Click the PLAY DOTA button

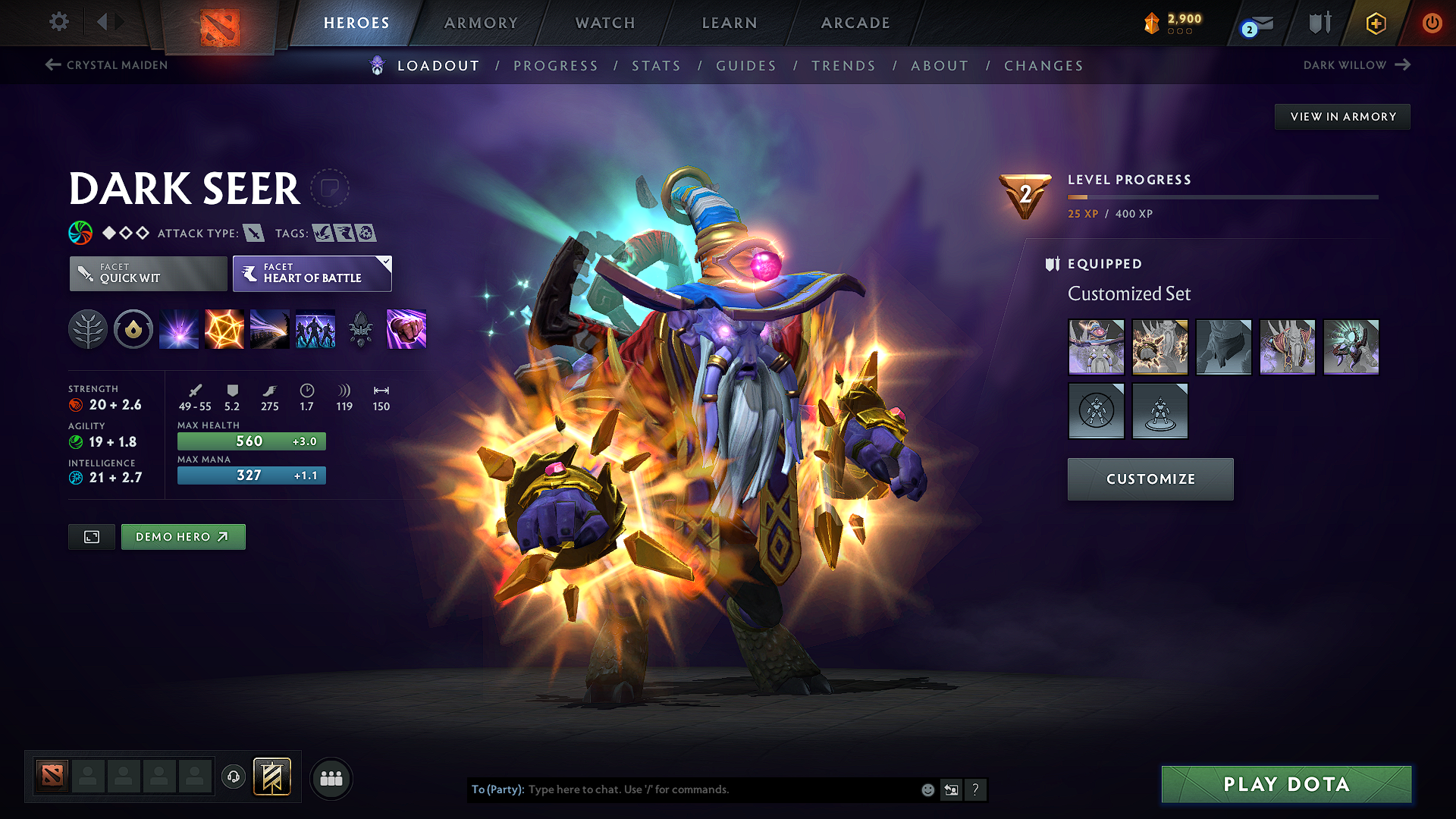pyautogui.click(x=1285, y=785)
